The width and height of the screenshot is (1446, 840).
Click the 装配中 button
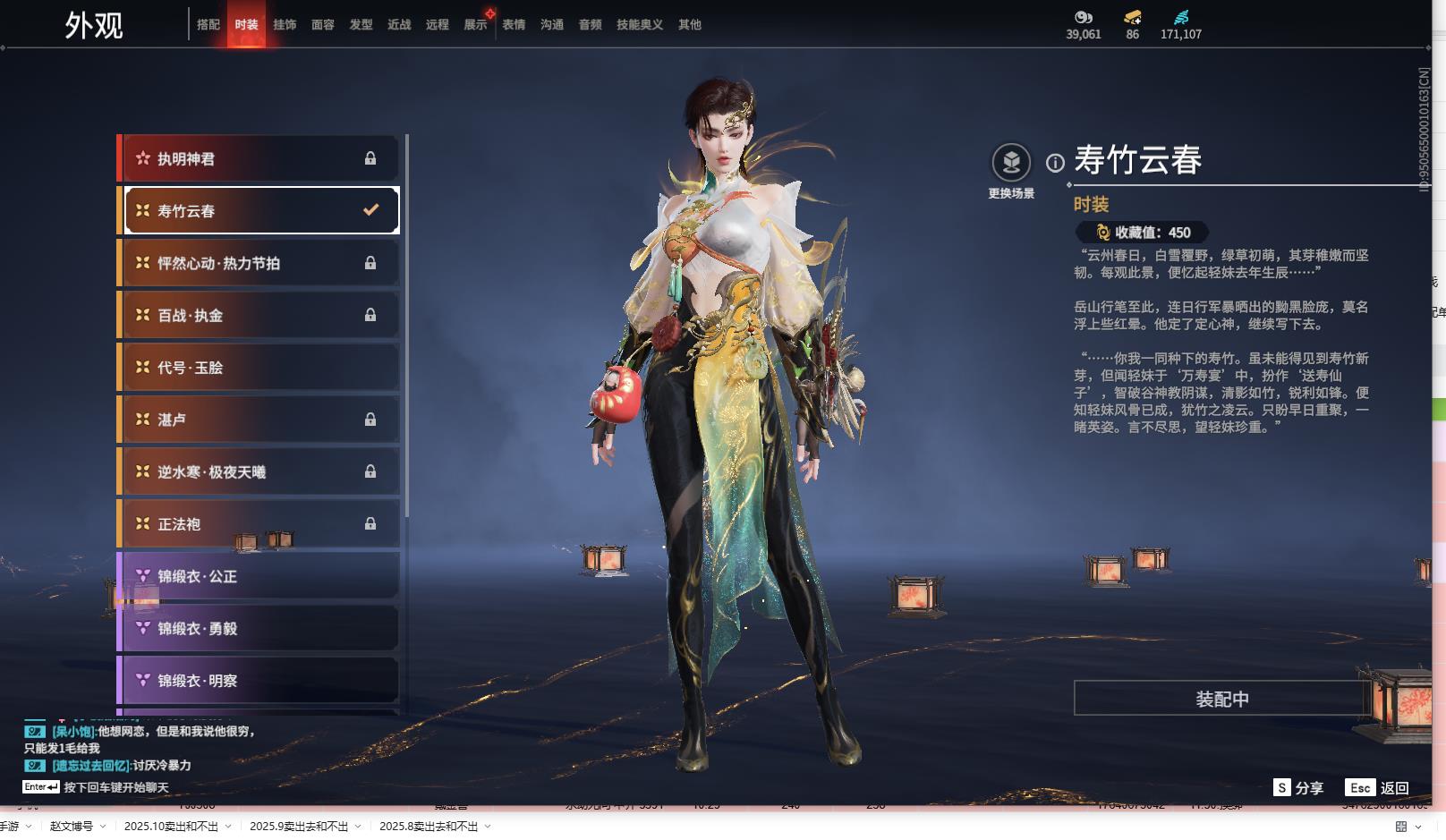click(x=1221, y=699)
